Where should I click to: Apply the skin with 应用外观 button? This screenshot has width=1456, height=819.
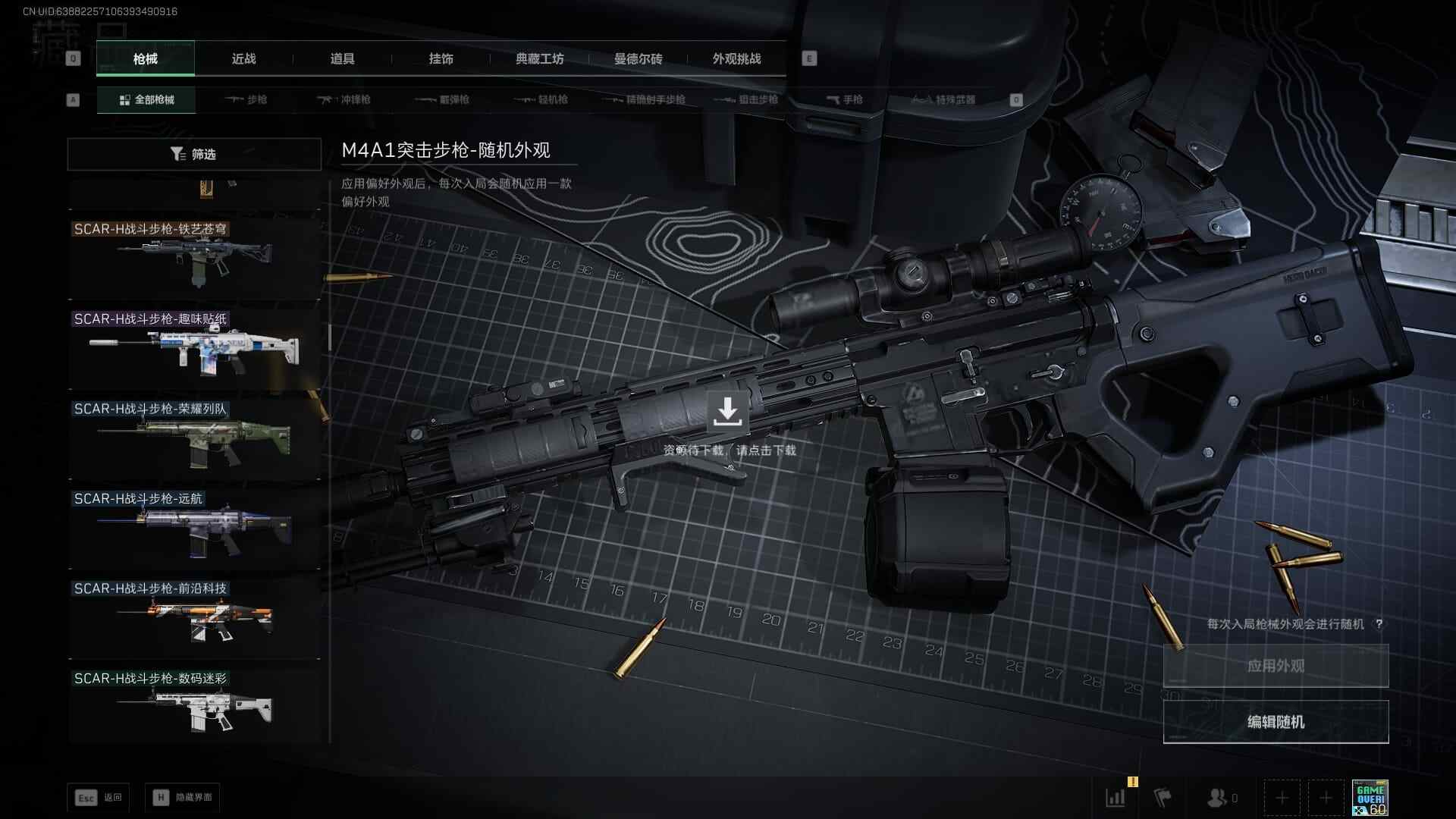[x=1276, y=666]
